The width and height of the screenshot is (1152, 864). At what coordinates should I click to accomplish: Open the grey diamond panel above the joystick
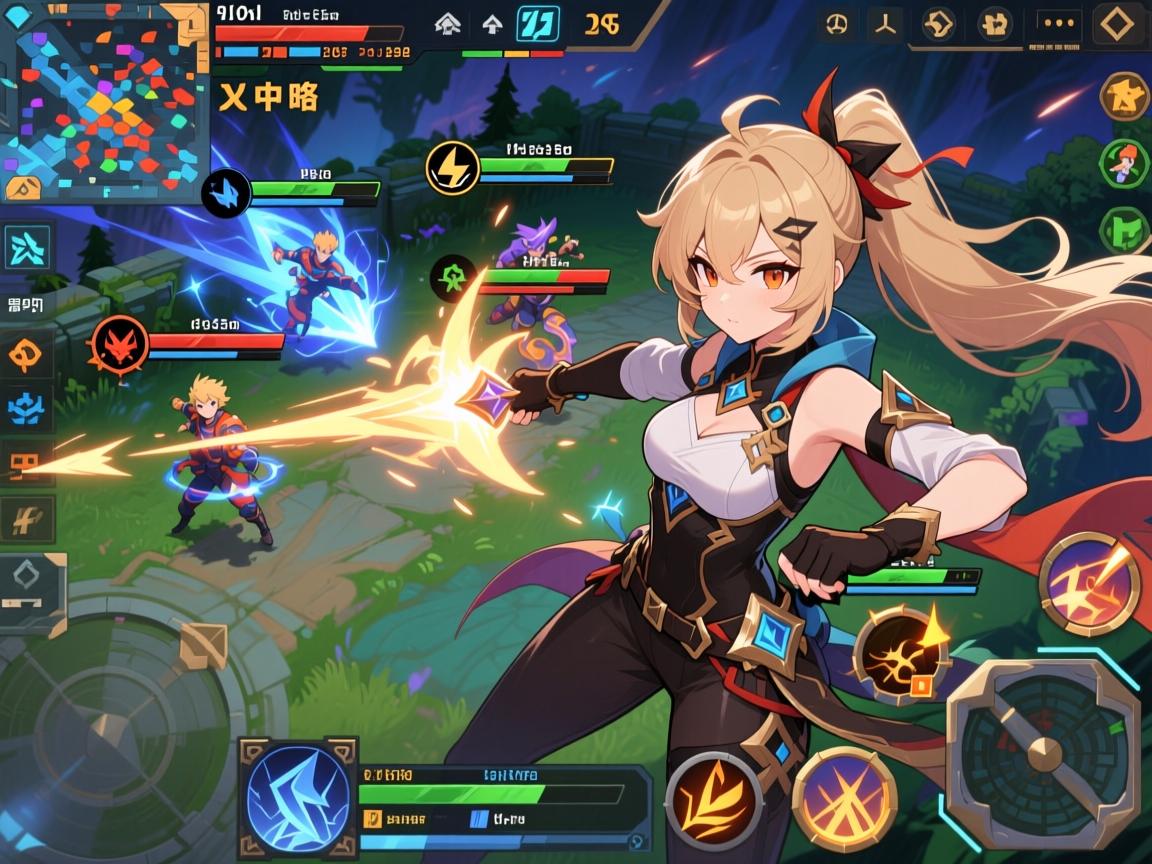pos(30,590)
